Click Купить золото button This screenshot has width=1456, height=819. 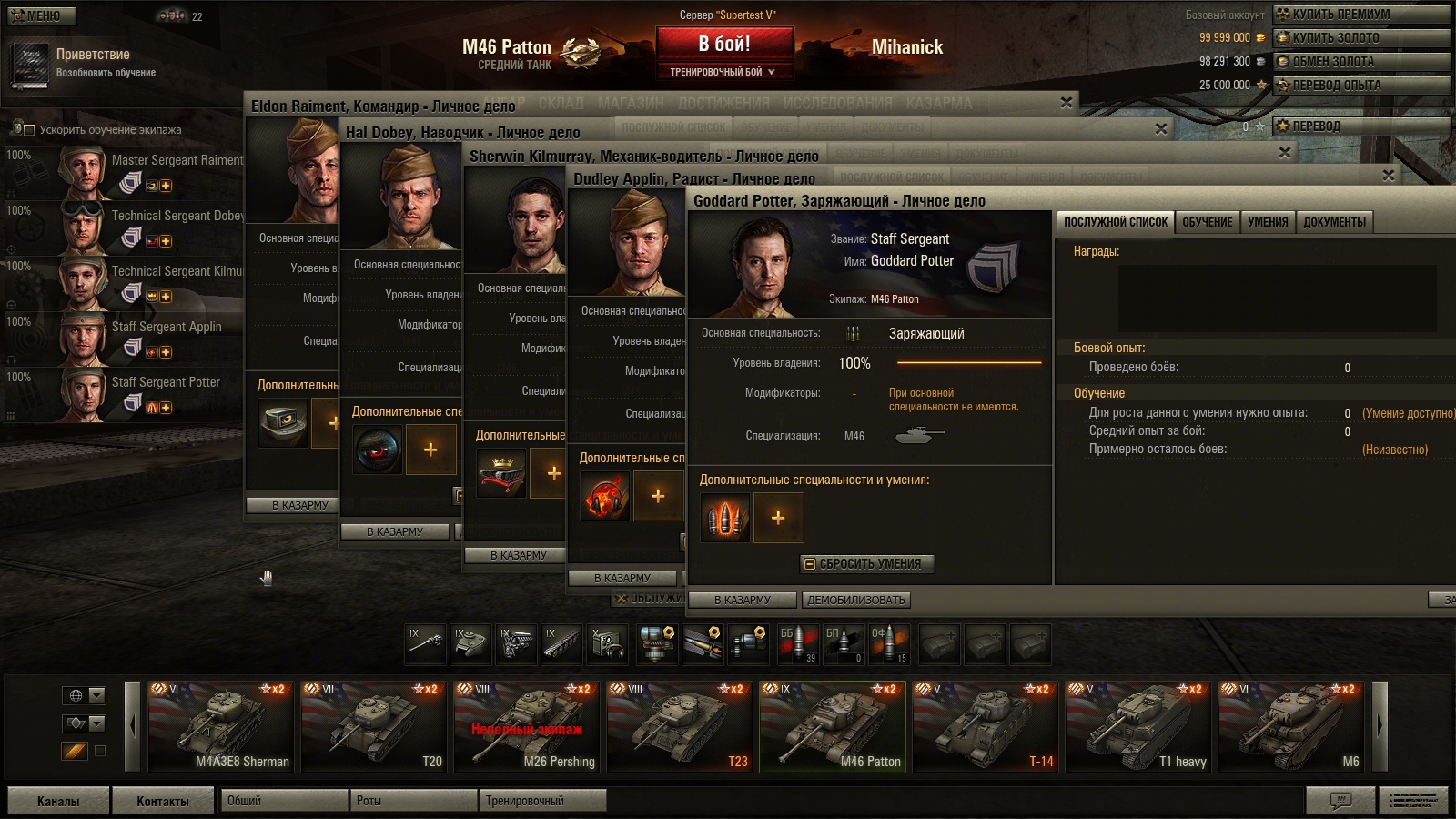tap(1360, 37)
